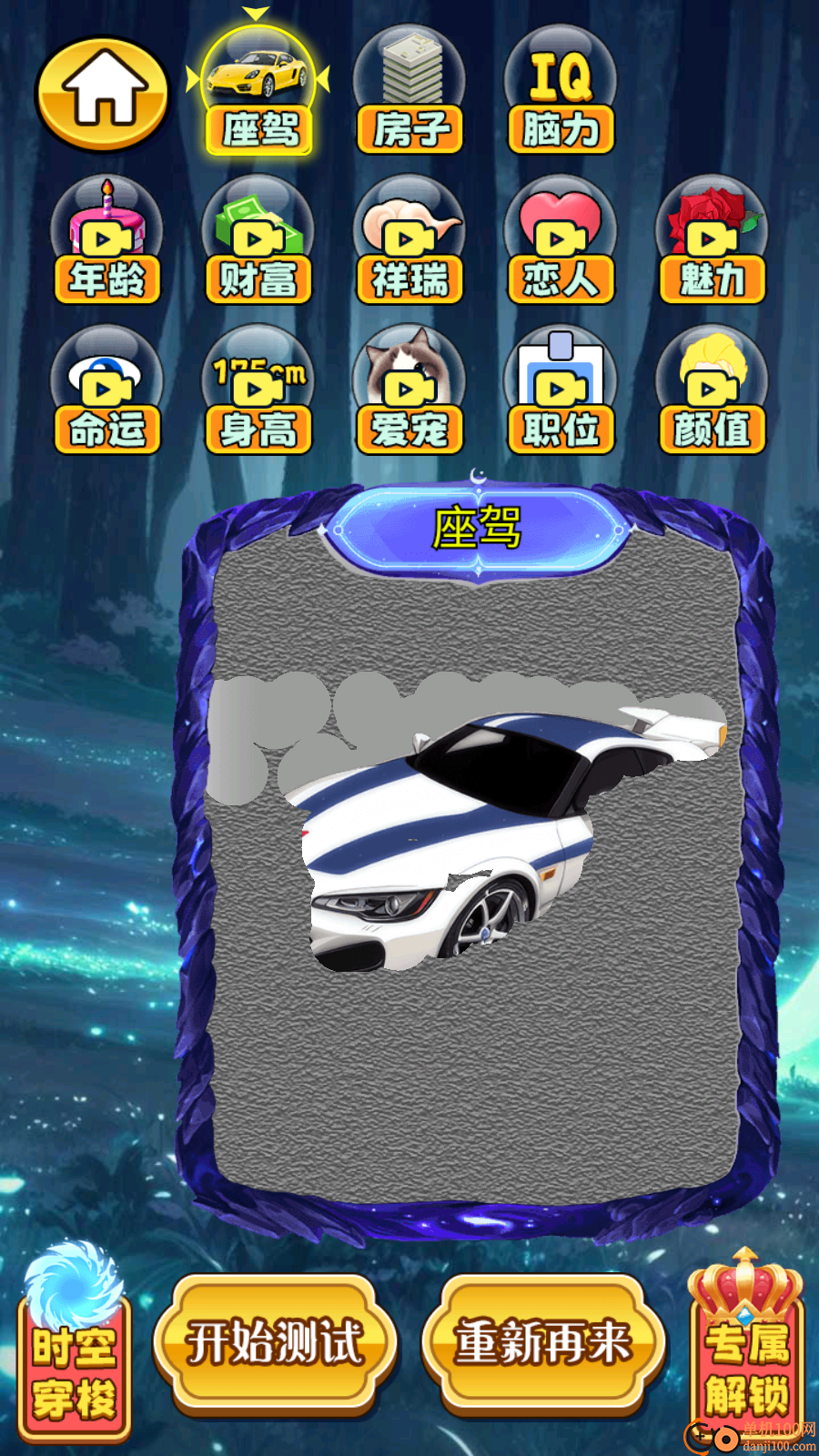Switch to the 爱宠 pet category
This screenshot has height=1456, width=819.
409,393
